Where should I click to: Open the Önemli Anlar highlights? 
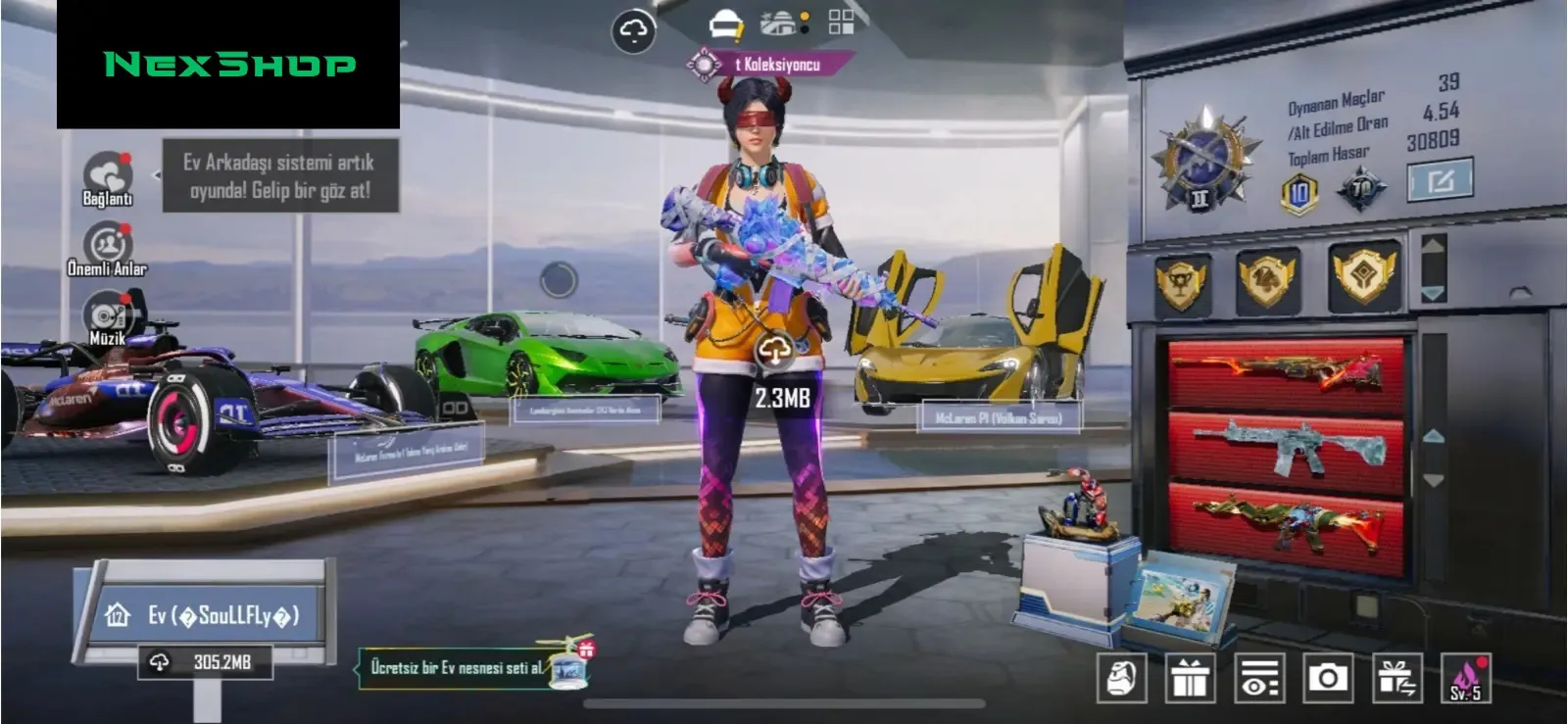coord(108,245)
